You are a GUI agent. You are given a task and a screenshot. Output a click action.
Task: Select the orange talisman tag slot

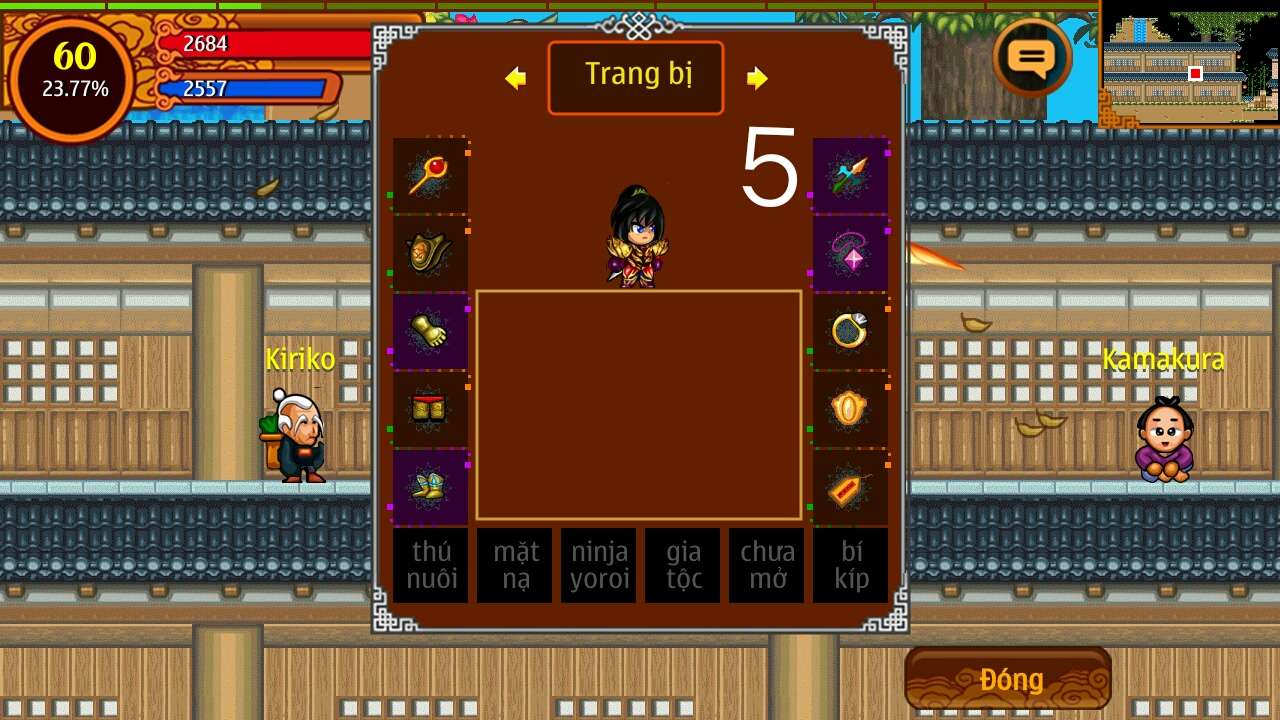click(x=850, y=487)
